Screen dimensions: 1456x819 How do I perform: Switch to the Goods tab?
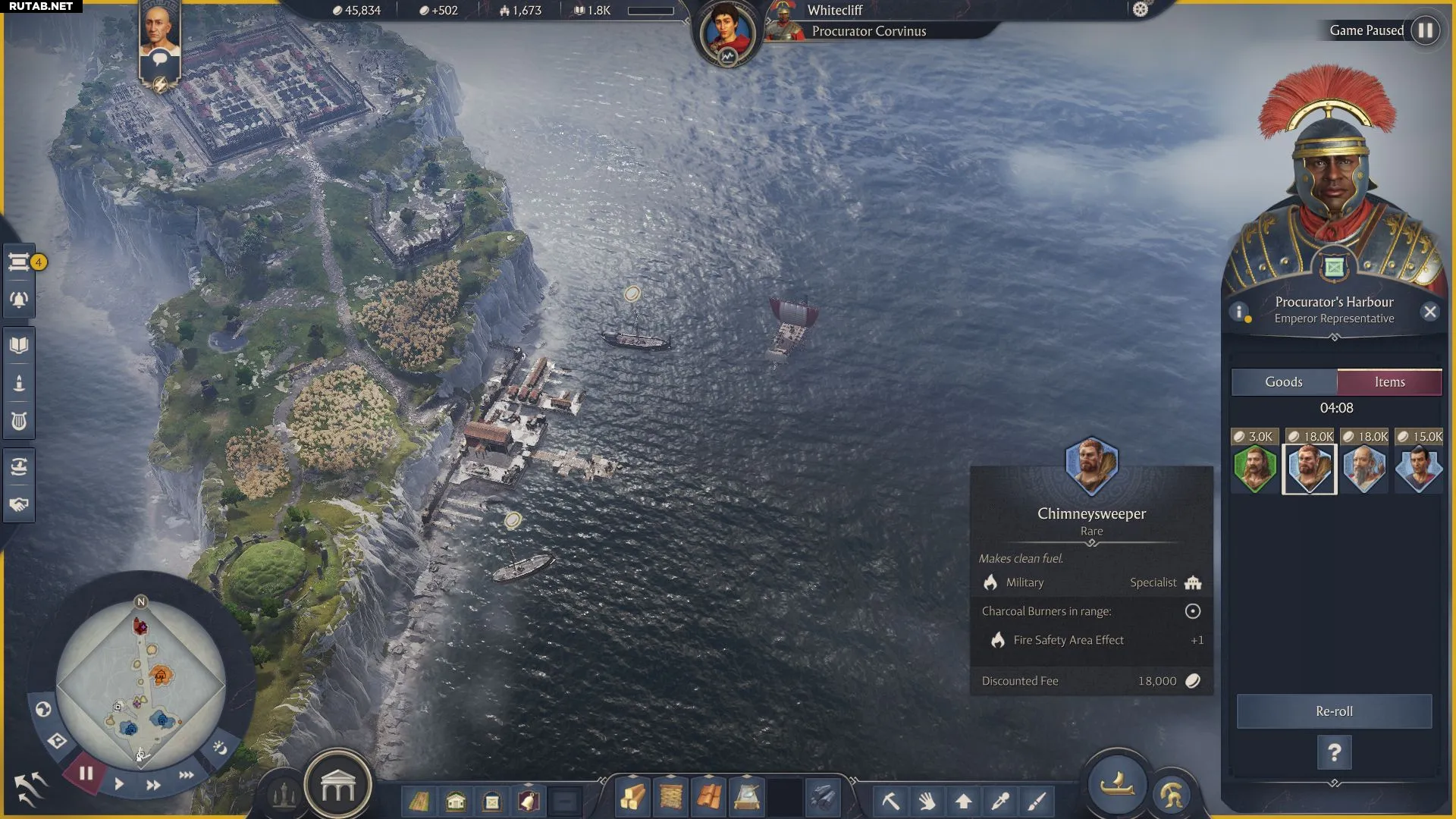1283,382
